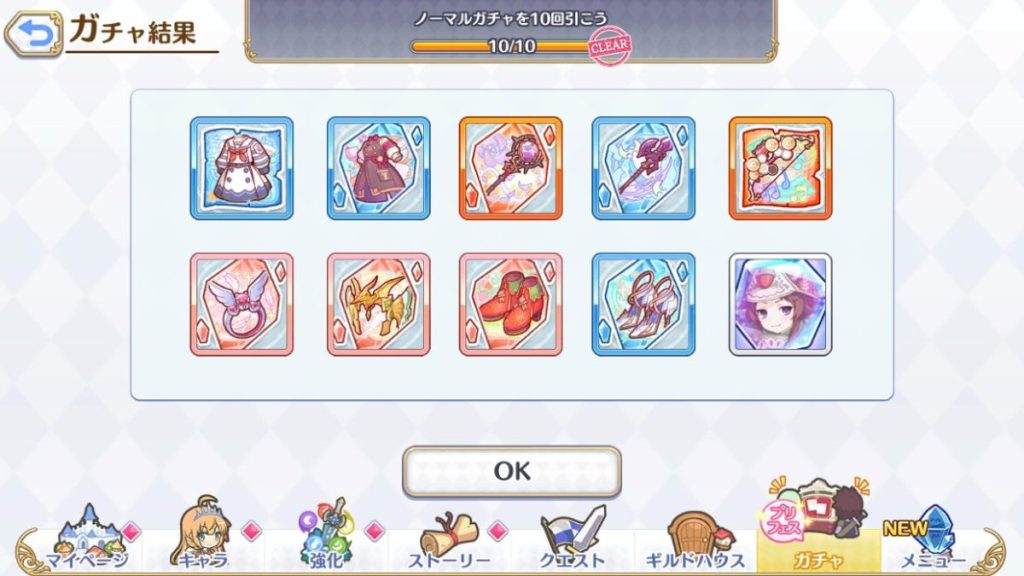View the purple axe item

click(643, 168)
